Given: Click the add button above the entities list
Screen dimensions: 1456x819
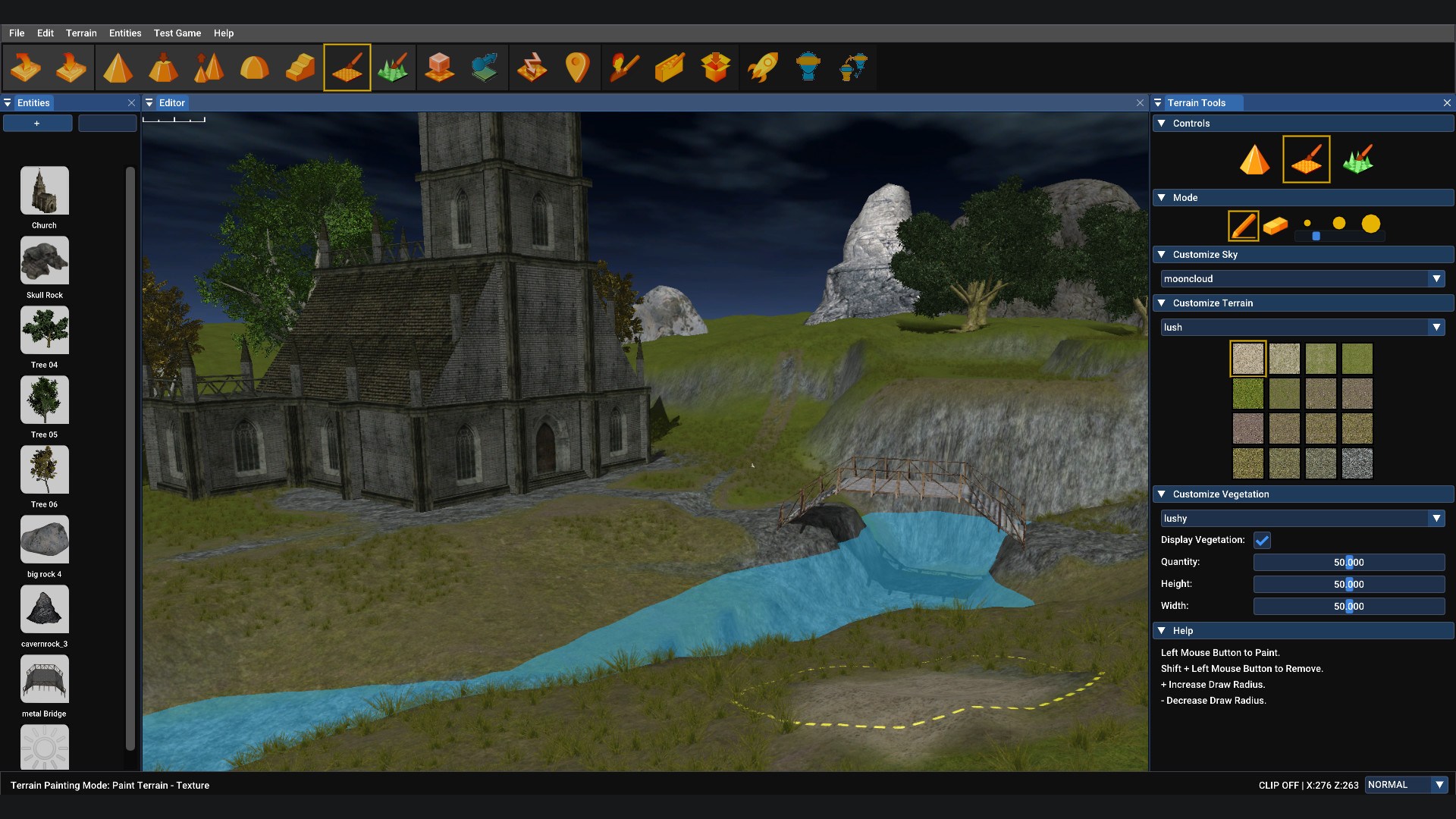Looking at the screenshot, I should [x=36, y=123].
